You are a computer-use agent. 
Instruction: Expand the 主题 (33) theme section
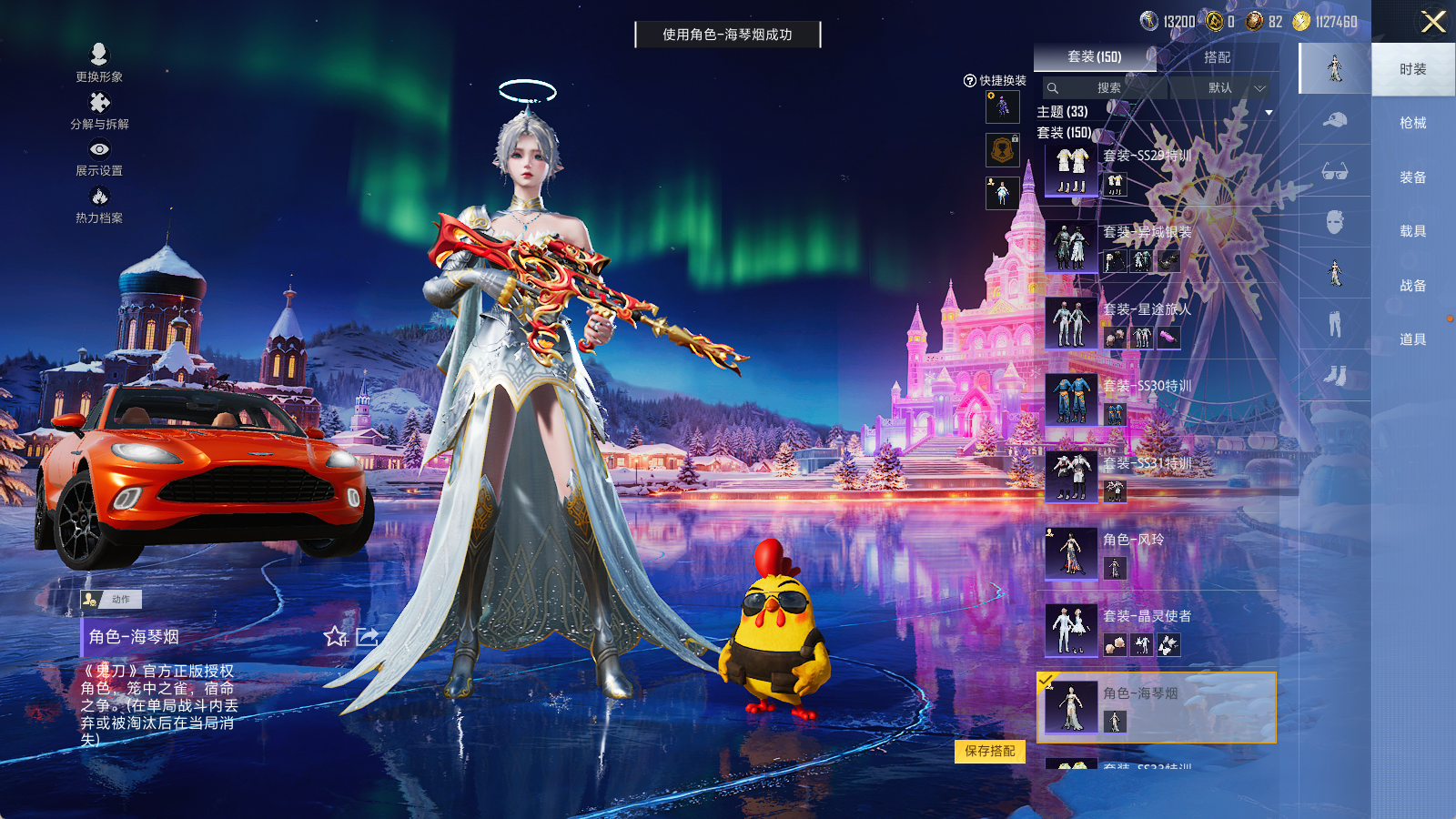[x=1268, y=113]
